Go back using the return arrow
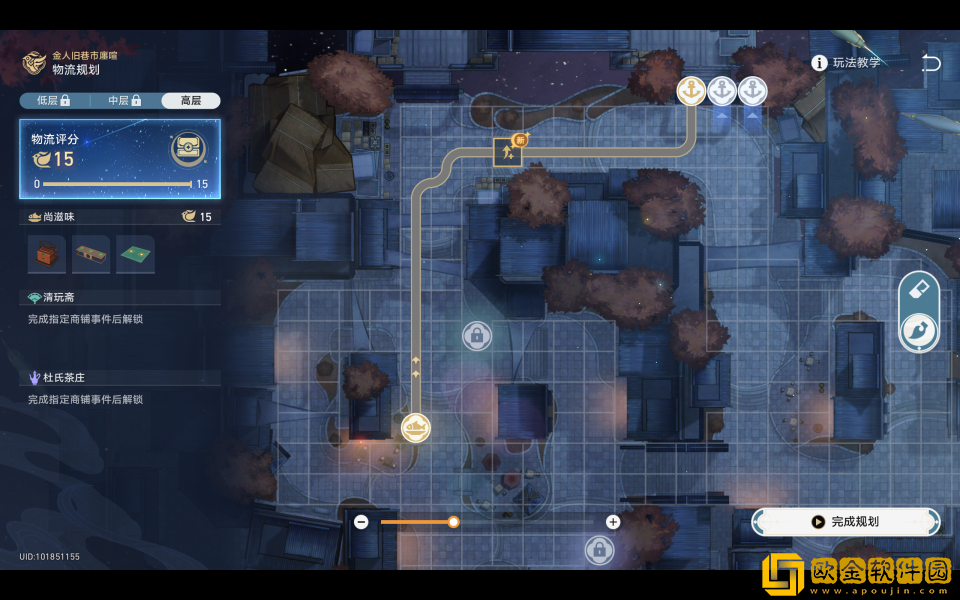The image size is (960, 600). pos(931,63)
